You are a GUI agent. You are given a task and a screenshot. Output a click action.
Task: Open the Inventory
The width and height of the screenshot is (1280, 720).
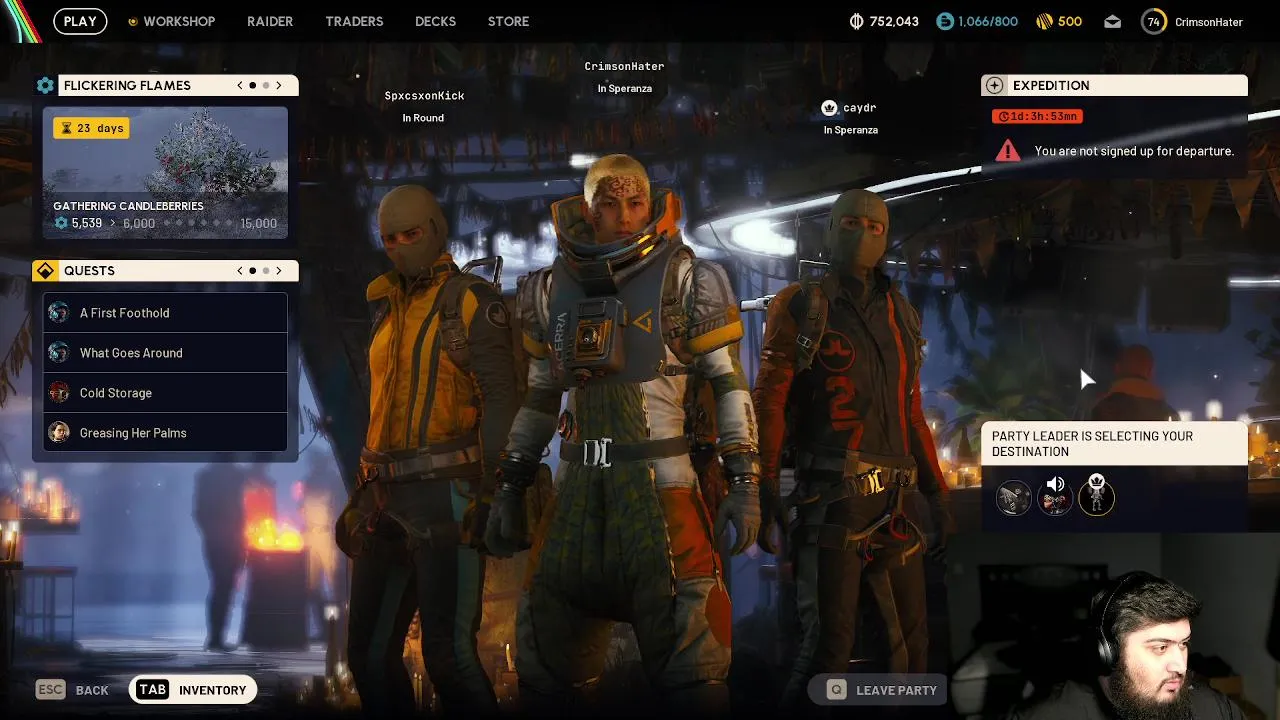193,690
